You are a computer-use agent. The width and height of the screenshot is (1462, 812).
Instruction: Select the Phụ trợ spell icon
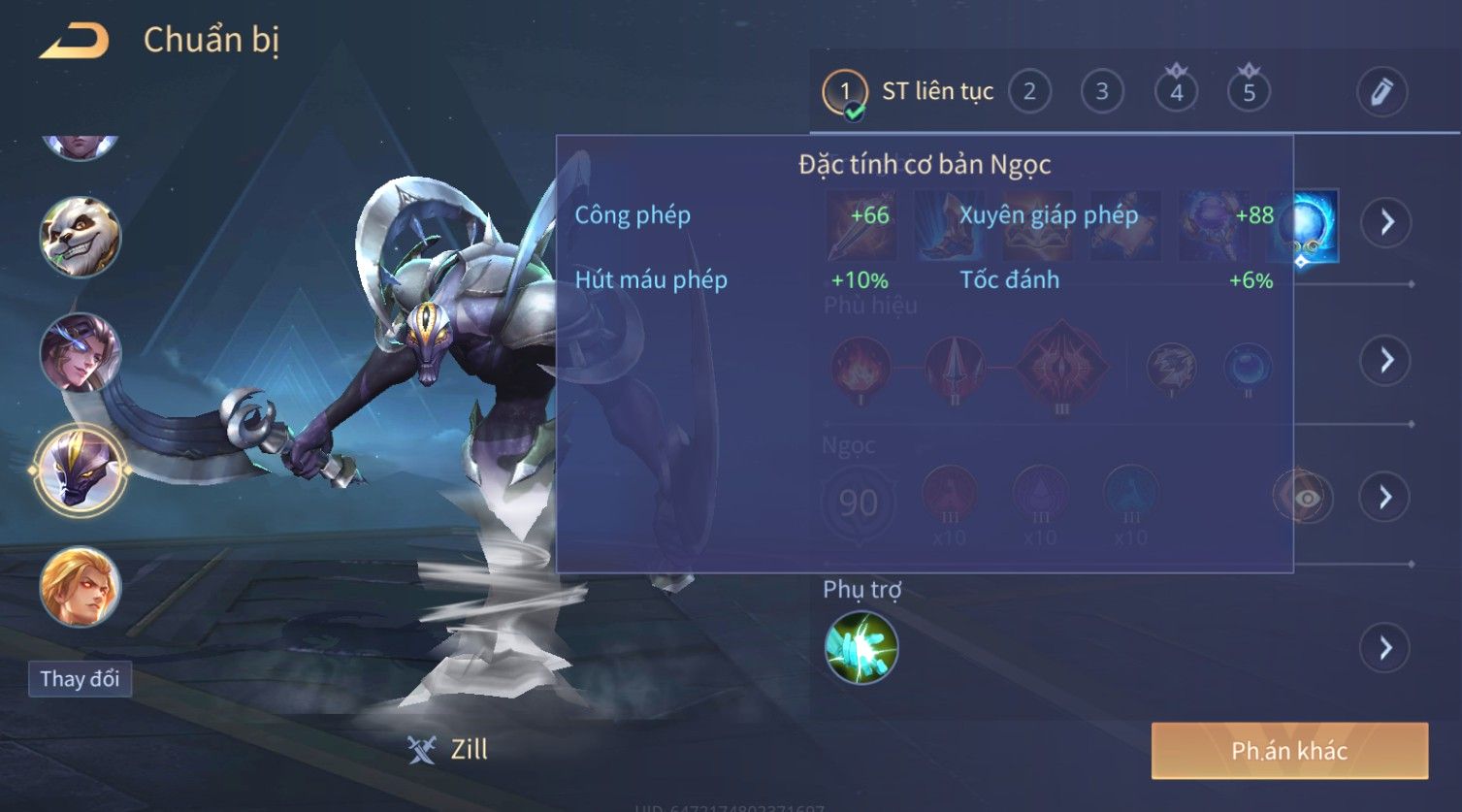(x=861, y=648)
